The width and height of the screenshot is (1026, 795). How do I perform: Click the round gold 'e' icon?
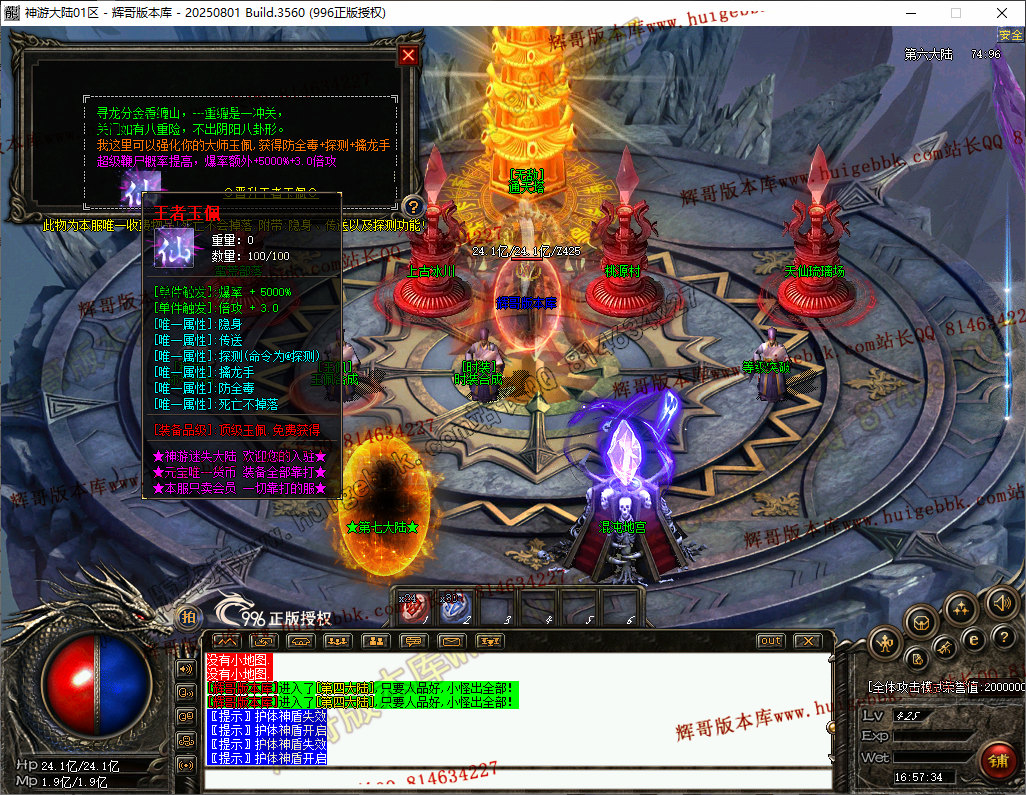pos(974,639)
